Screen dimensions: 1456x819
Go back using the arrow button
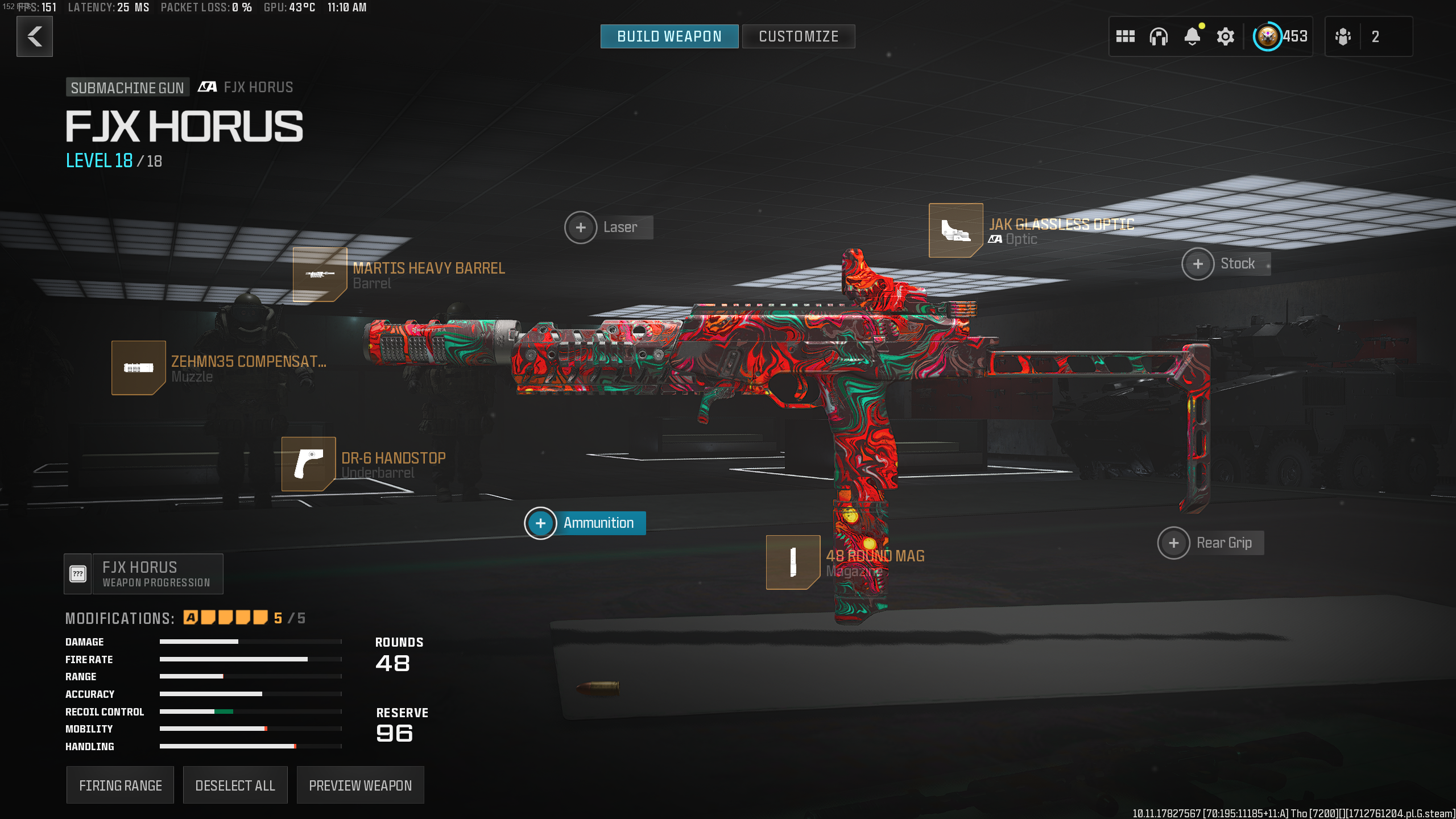pyautogui.click(x=35, y=37)
